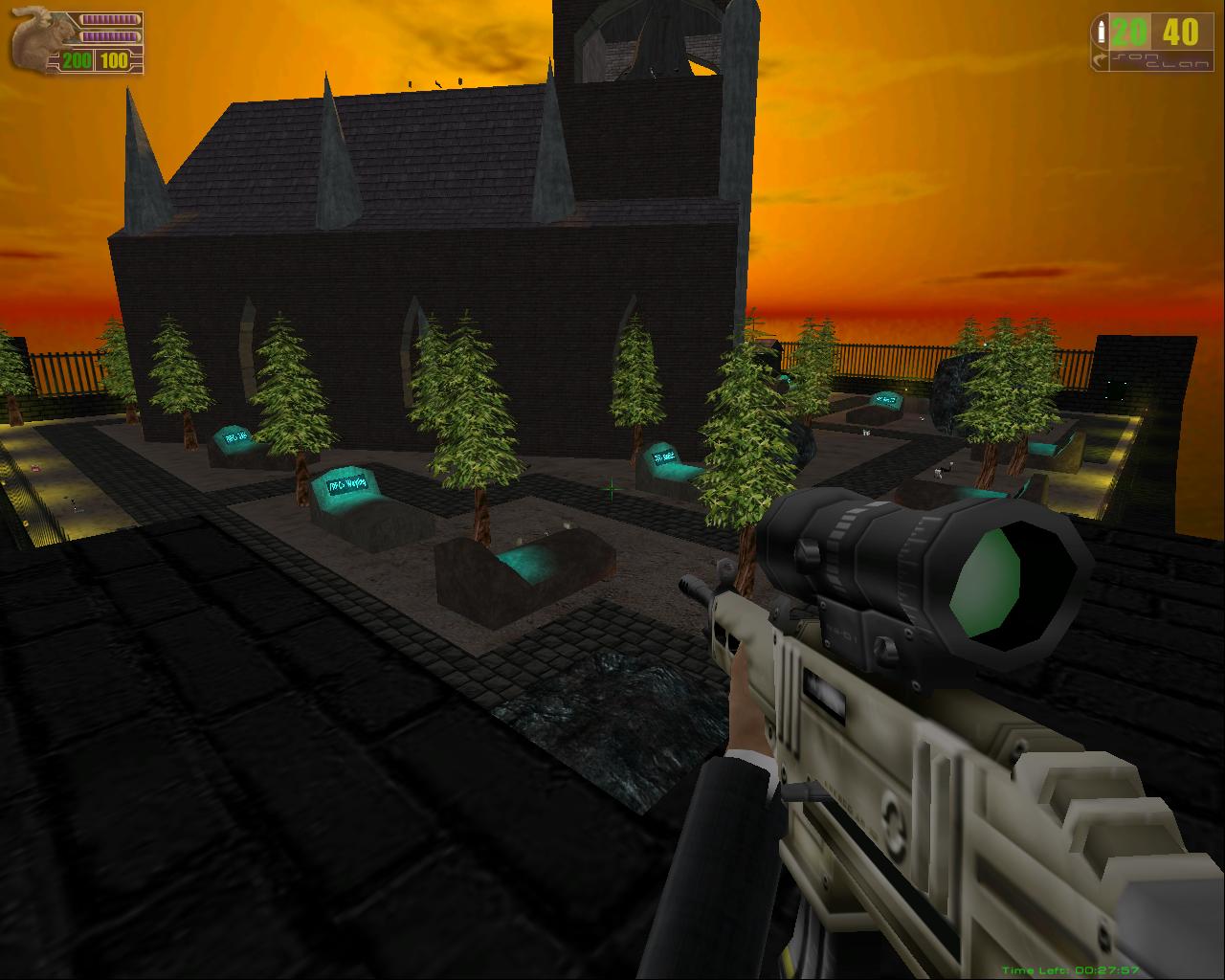Viewport: 1225px width, 980px height.
Task: Click the curved arrow icon under the bullet
Action: click(1101, 58)
